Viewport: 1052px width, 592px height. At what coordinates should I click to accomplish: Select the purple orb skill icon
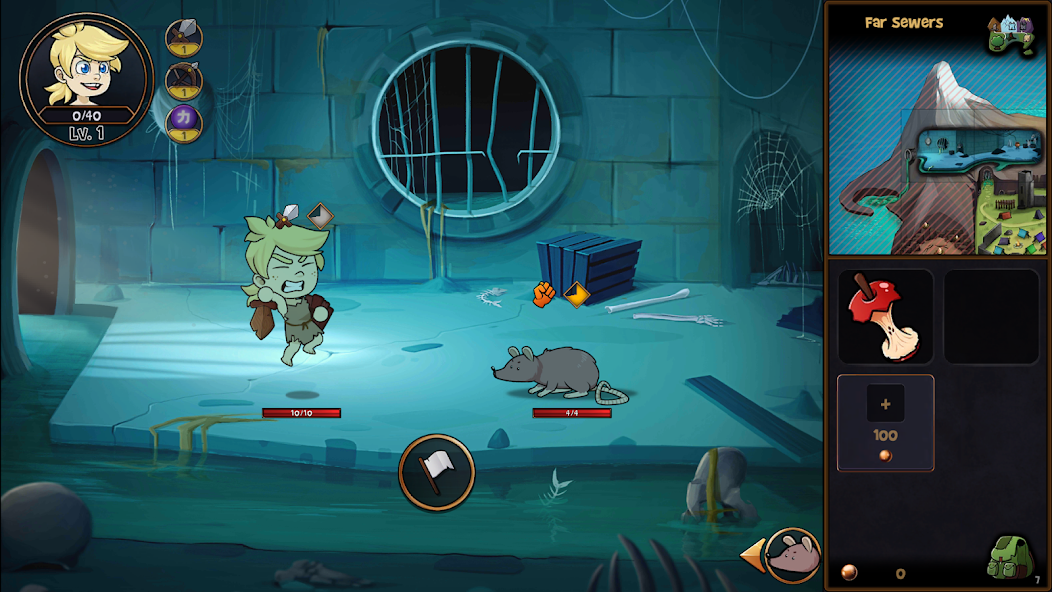pyautogui.click(x=184, y=122)
